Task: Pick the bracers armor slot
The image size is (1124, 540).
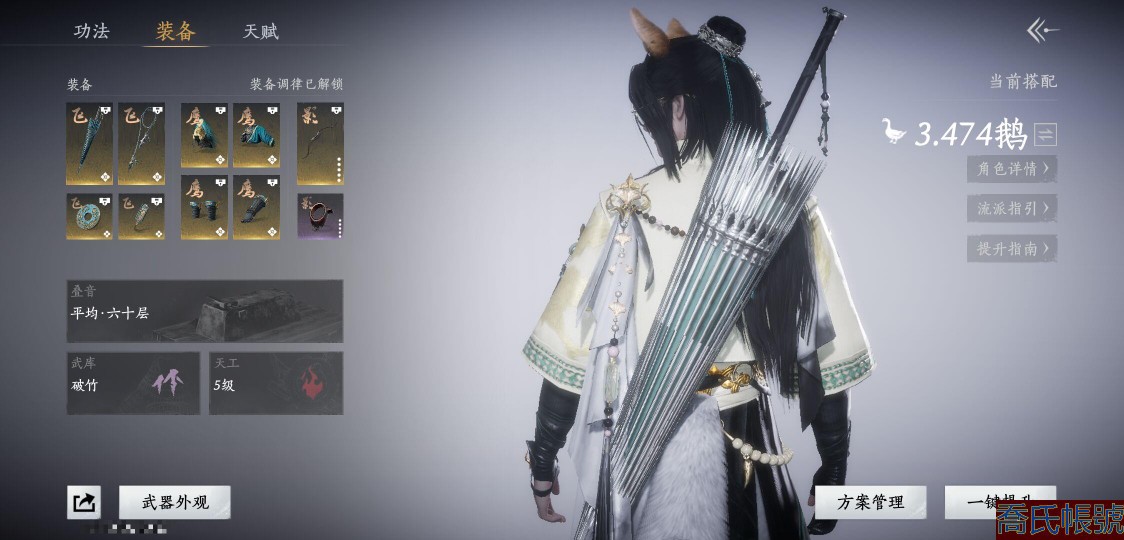Action: click(204, 207)
